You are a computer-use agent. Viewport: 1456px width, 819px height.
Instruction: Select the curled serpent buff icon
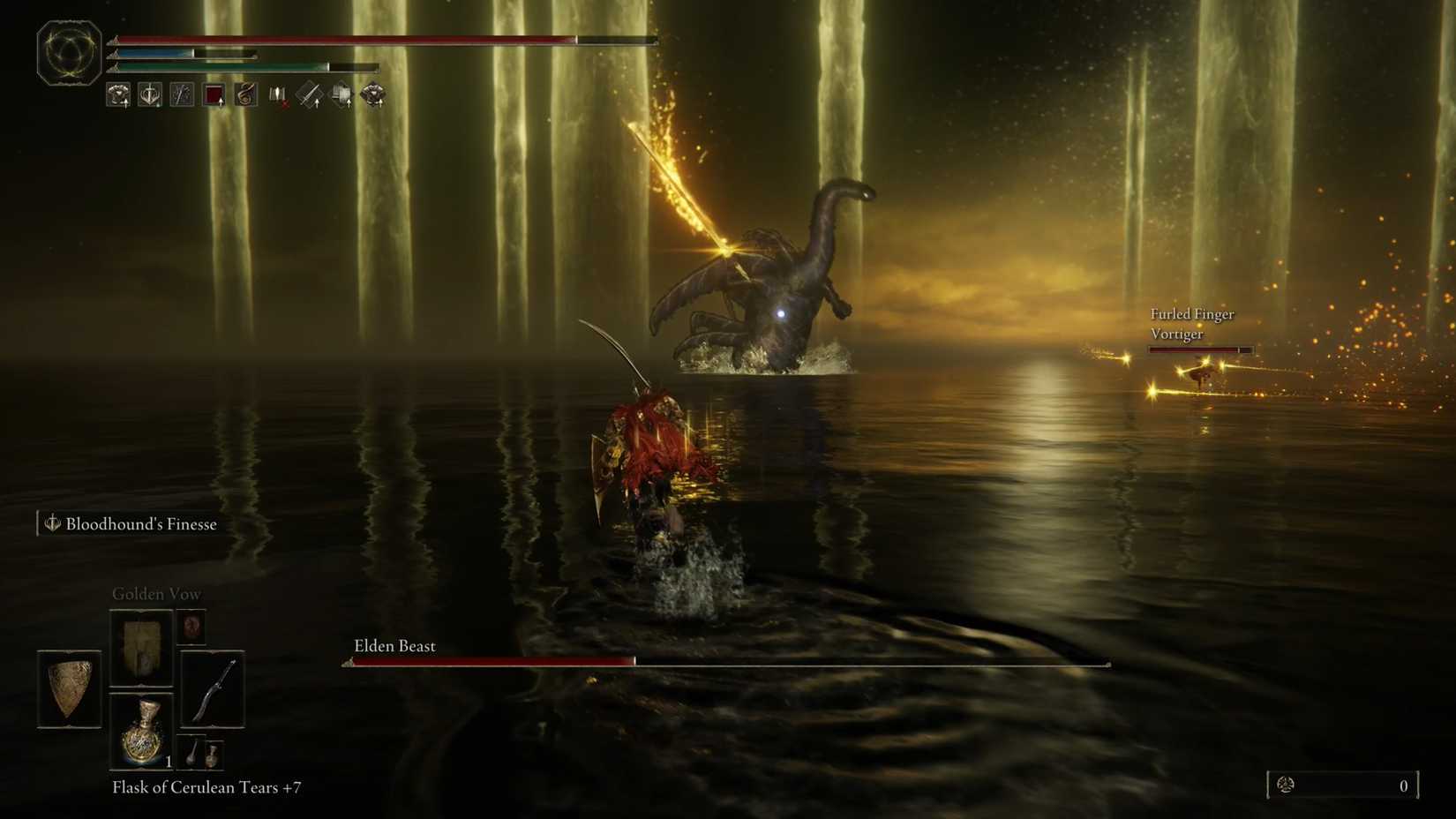coord(245,94)
